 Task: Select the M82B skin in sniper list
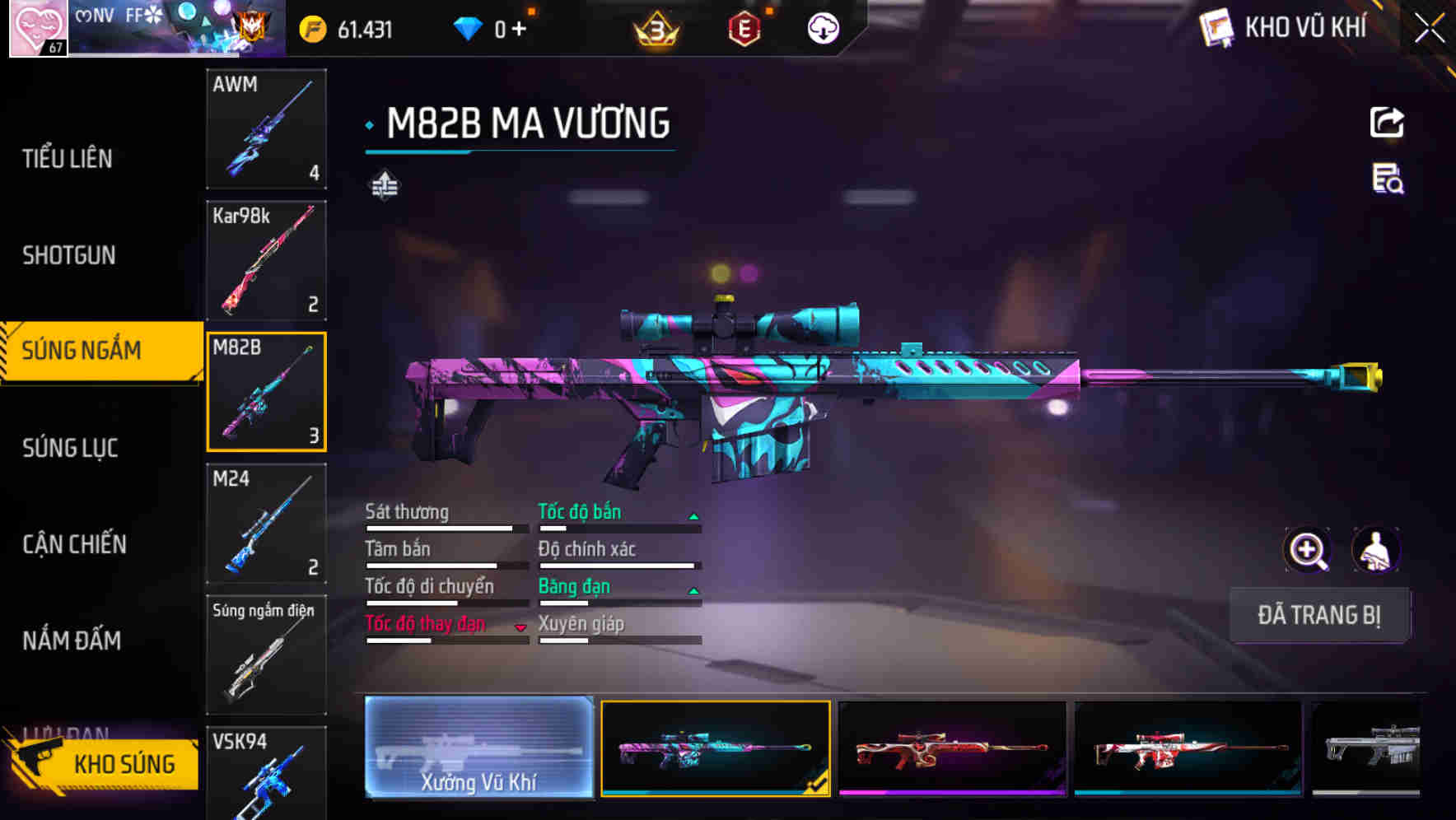tap(266, 390)
